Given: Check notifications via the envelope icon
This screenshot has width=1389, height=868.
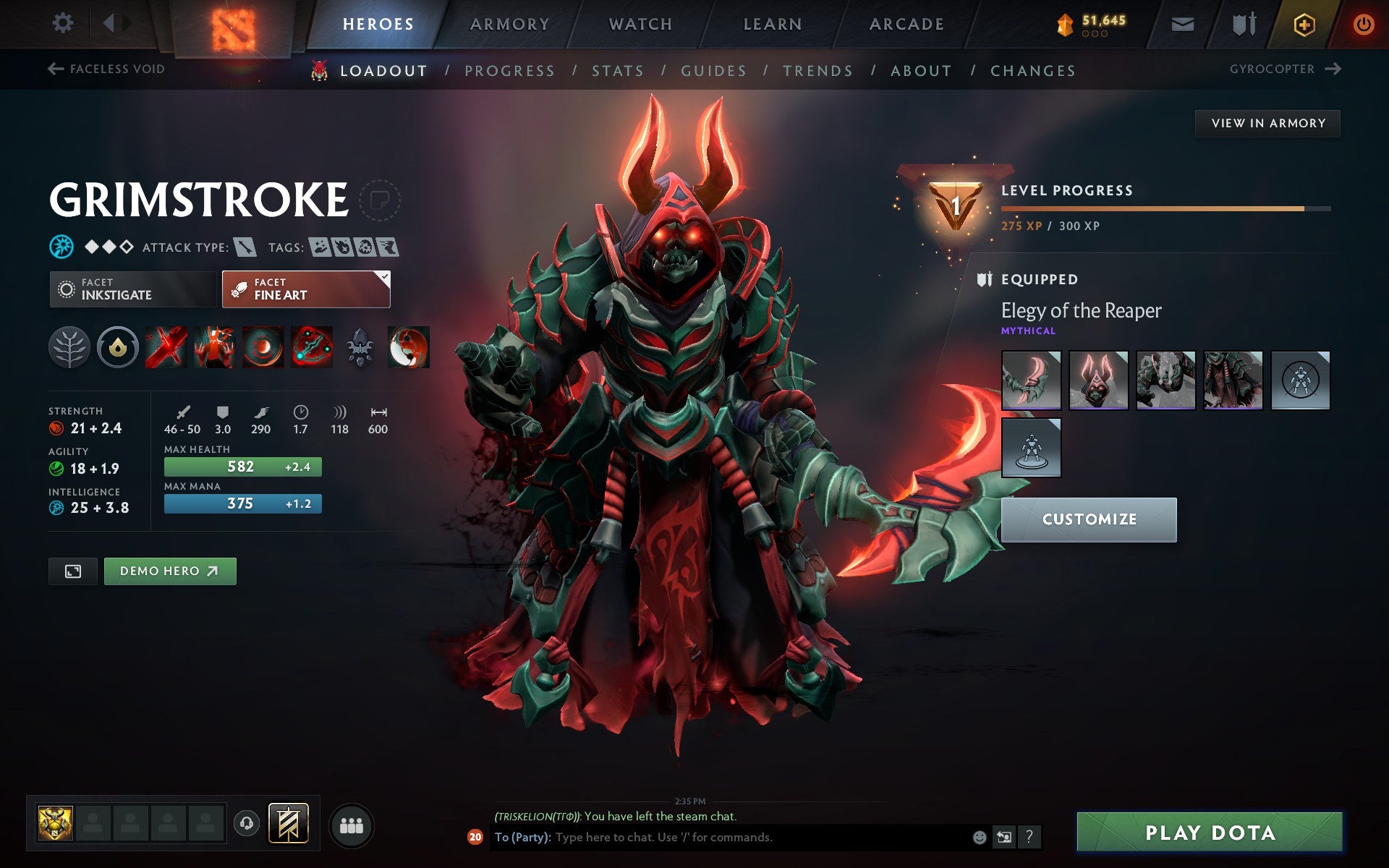Looking at the screenshot, I should point(1181,23).
